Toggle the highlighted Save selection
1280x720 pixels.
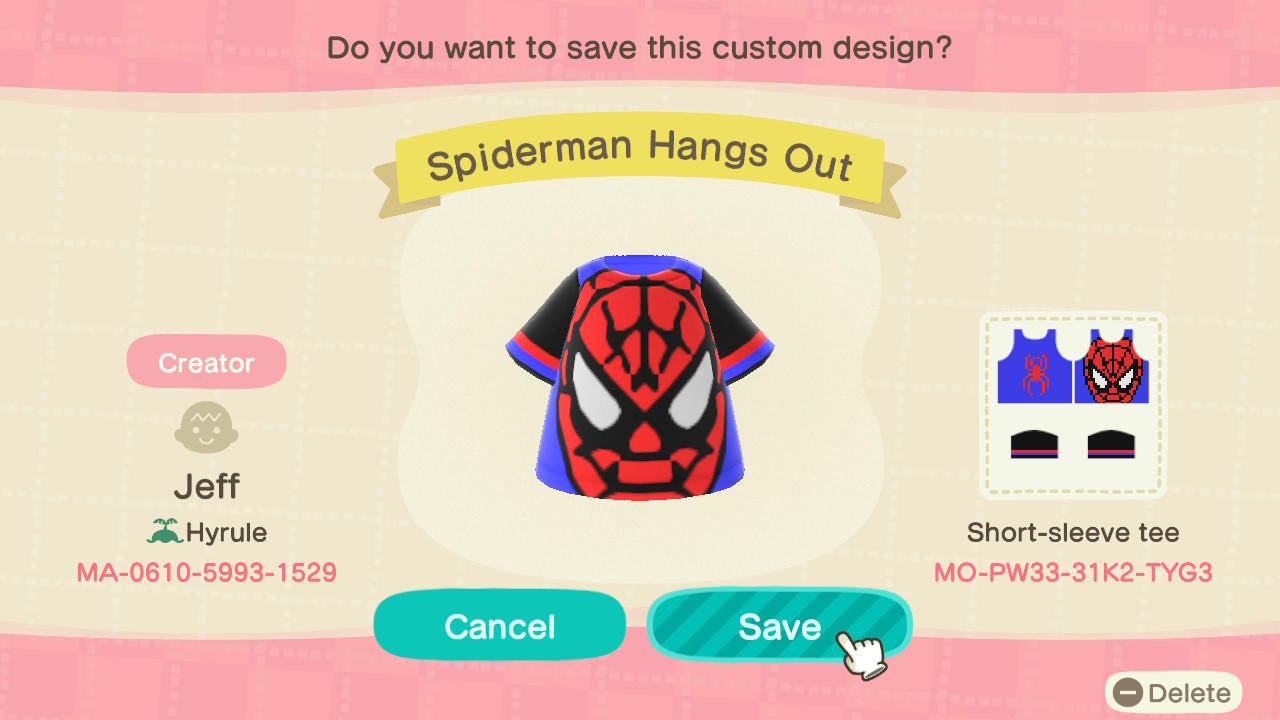pos(779,626)
